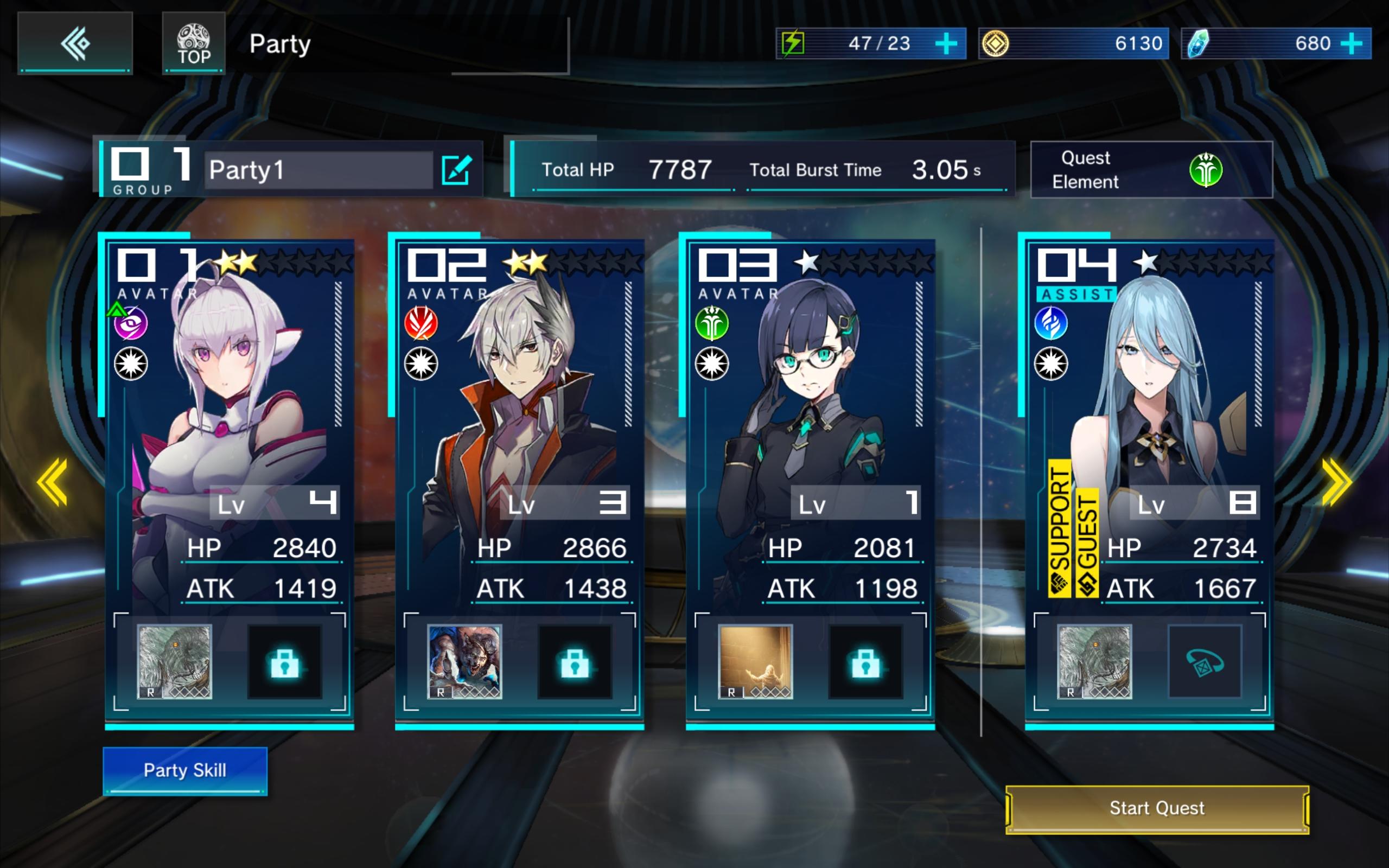Show the green Quest Element icon details
The image size is (1389, 868).
coord(1205,170)
